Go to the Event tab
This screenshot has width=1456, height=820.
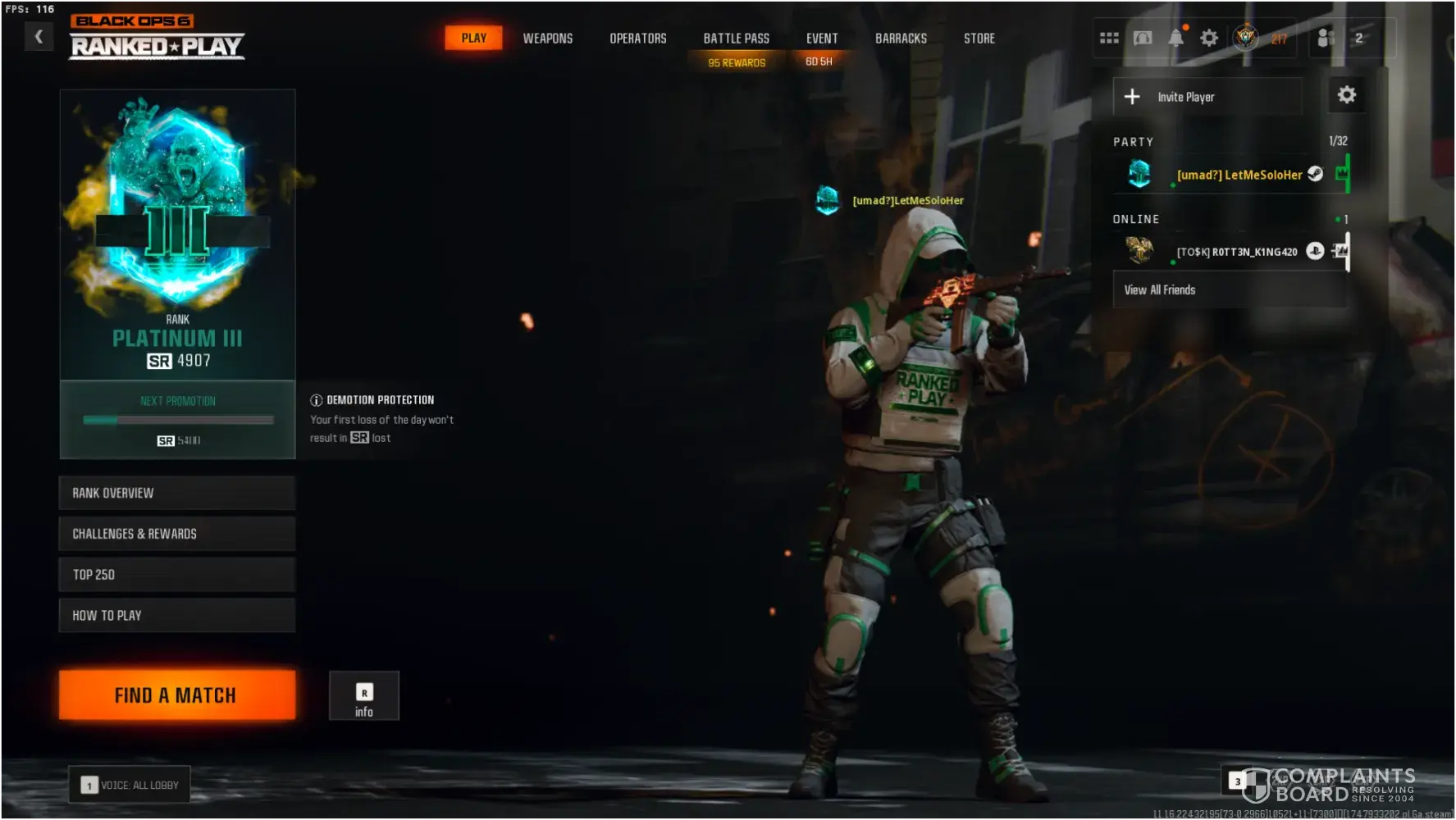[821, 39]
